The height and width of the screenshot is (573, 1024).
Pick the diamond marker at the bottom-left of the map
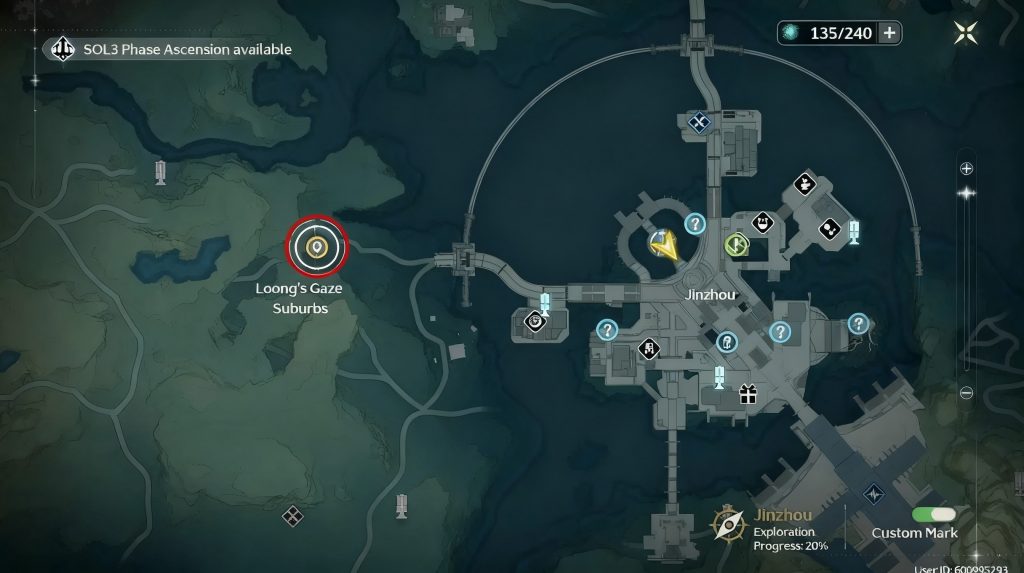[x=292, y=516]
